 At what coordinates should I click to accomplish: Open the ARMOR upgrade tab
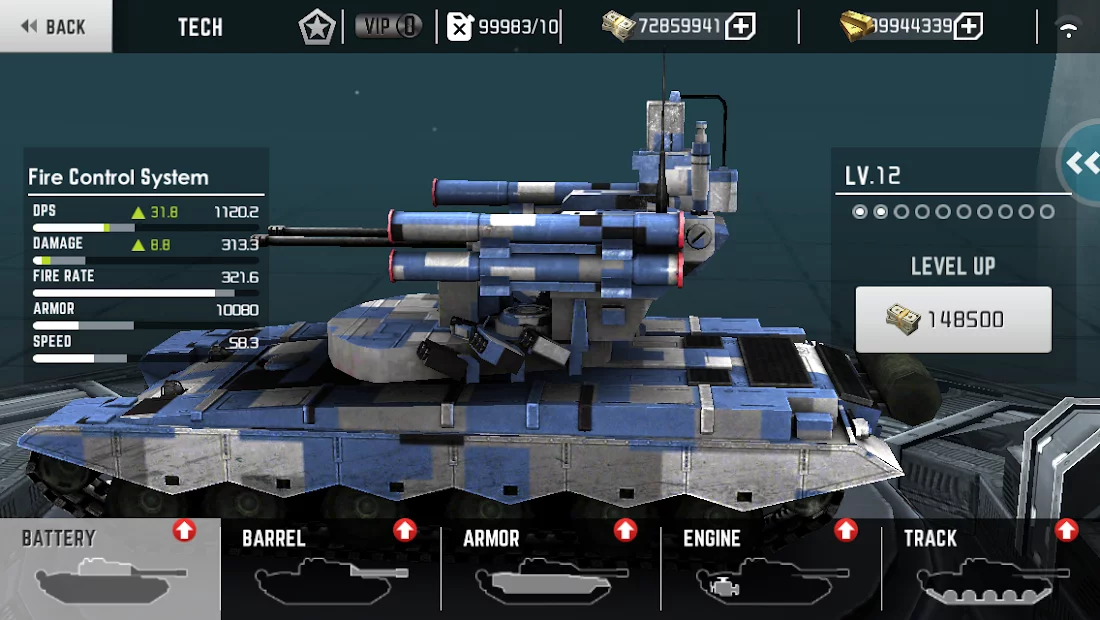550,568
